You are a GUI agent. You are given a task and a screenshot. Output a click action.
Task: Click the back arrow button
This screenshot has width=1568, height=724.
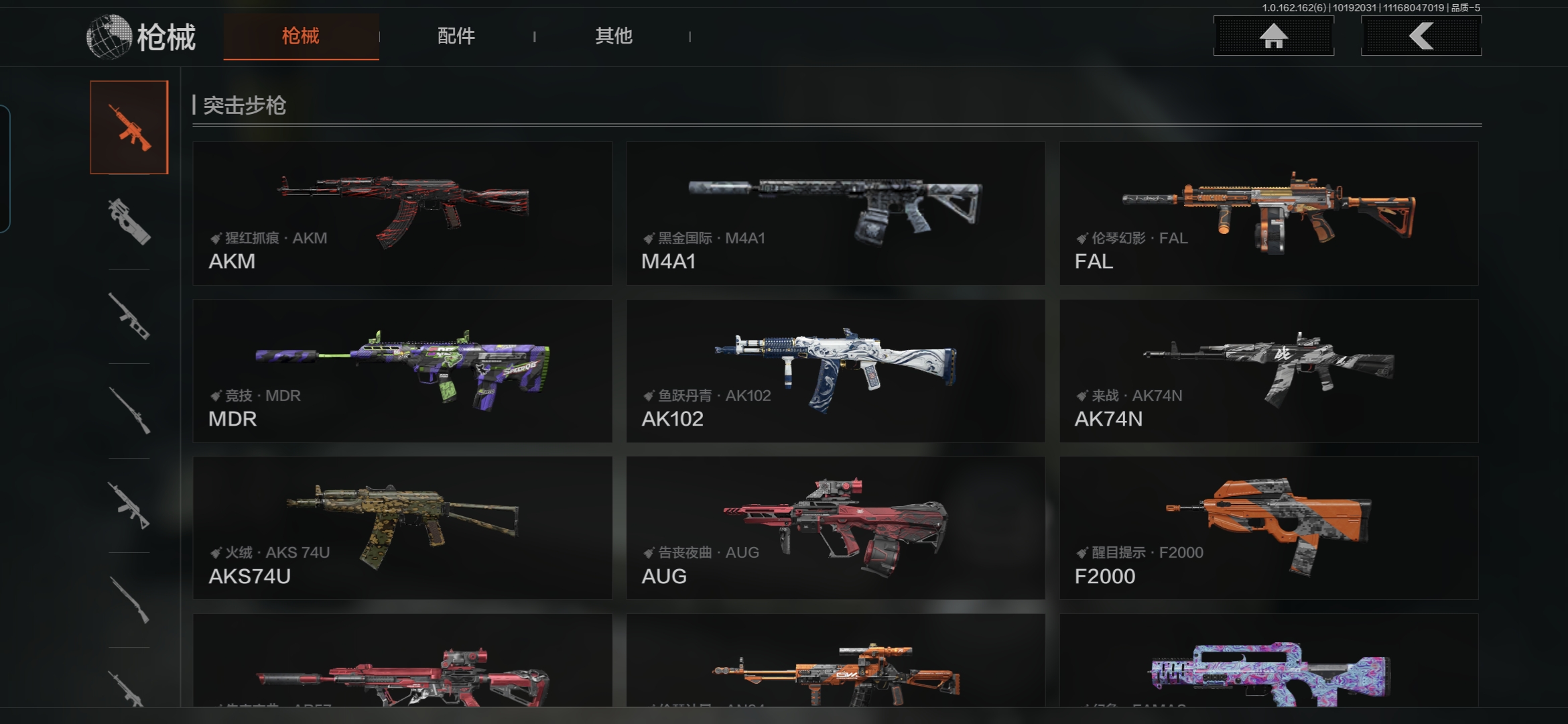click(1421, 36)
